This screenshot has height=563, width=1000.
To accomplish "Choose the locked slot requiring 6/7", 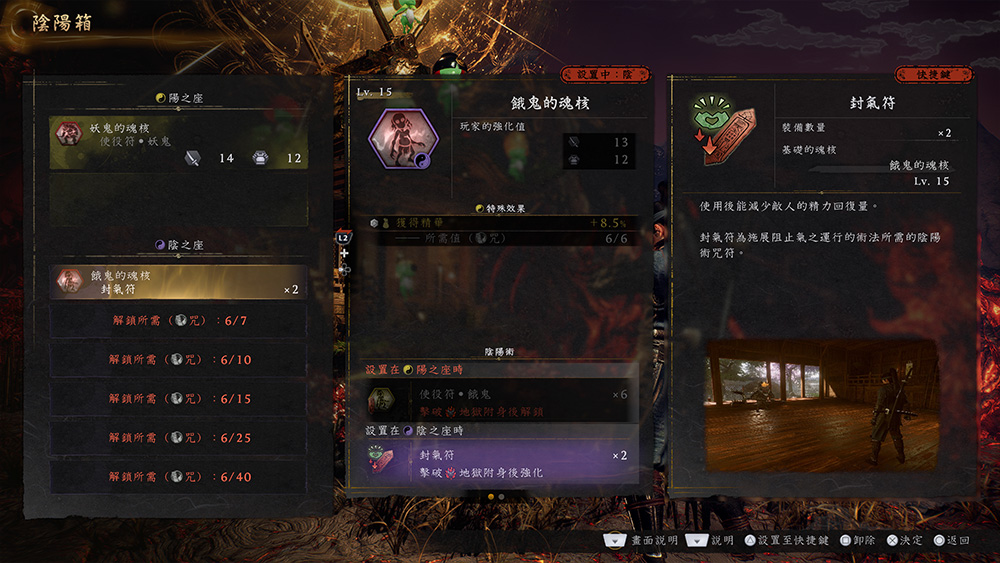I will (x=179, y=321).
